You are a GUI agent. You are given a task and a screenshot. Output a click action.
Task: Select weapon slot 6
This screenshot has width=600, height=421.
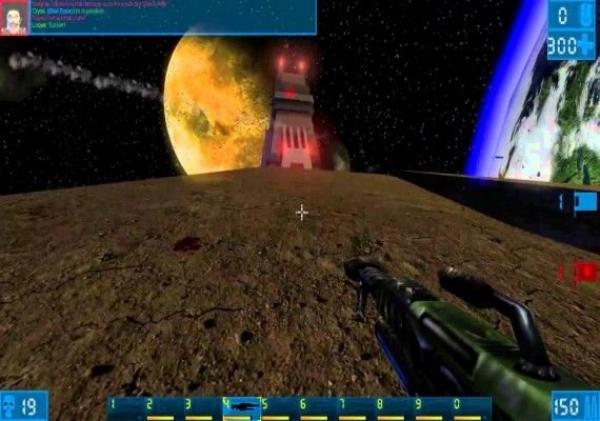(318, 407)
